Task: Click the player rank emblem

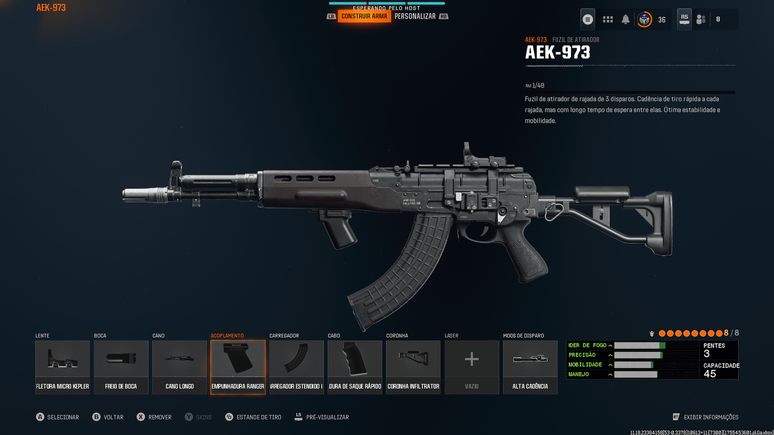Action: click(x=645, y=19)
